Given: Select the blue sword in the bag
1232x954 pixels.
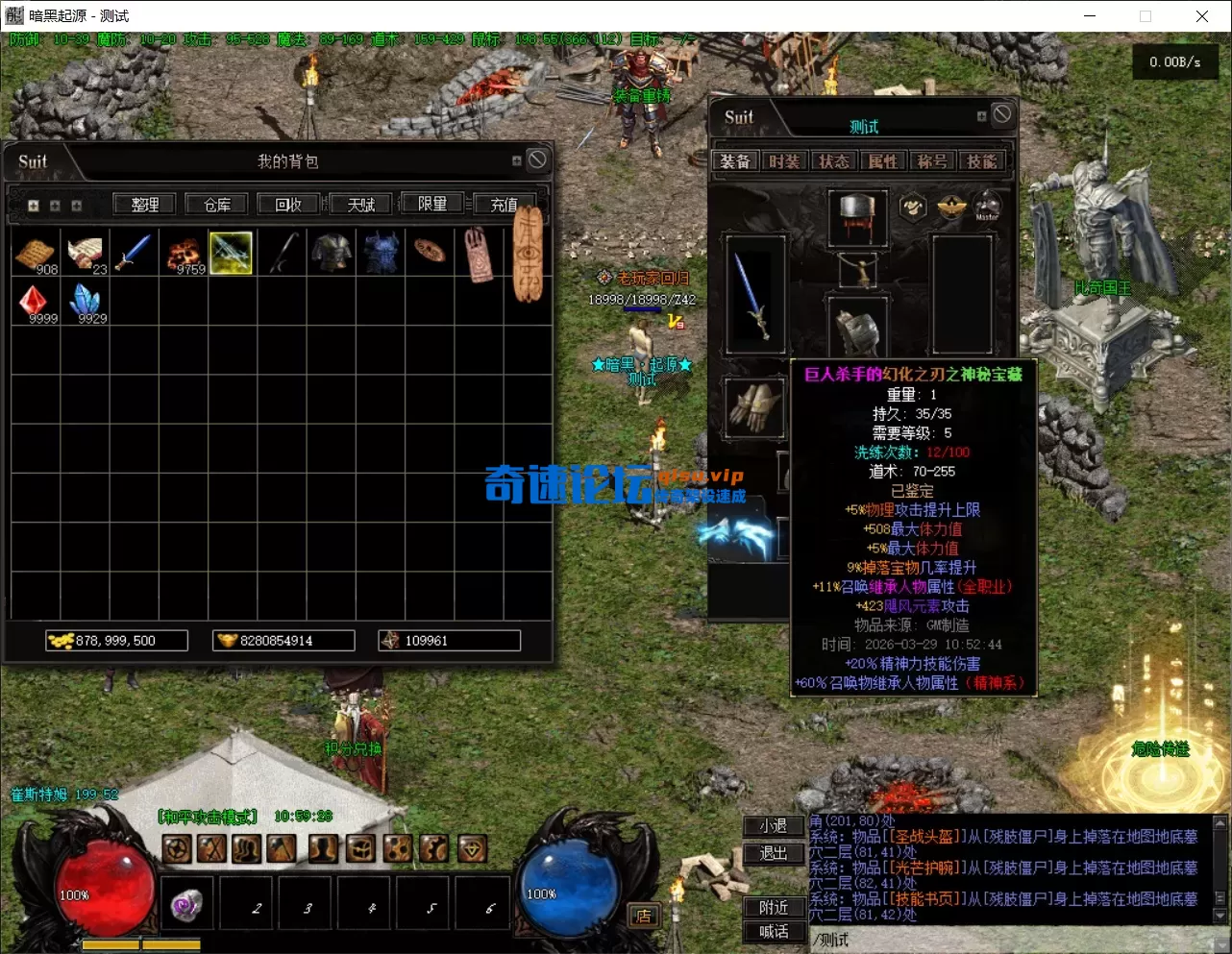Looking at the screenshot, I should coord(135,253).
